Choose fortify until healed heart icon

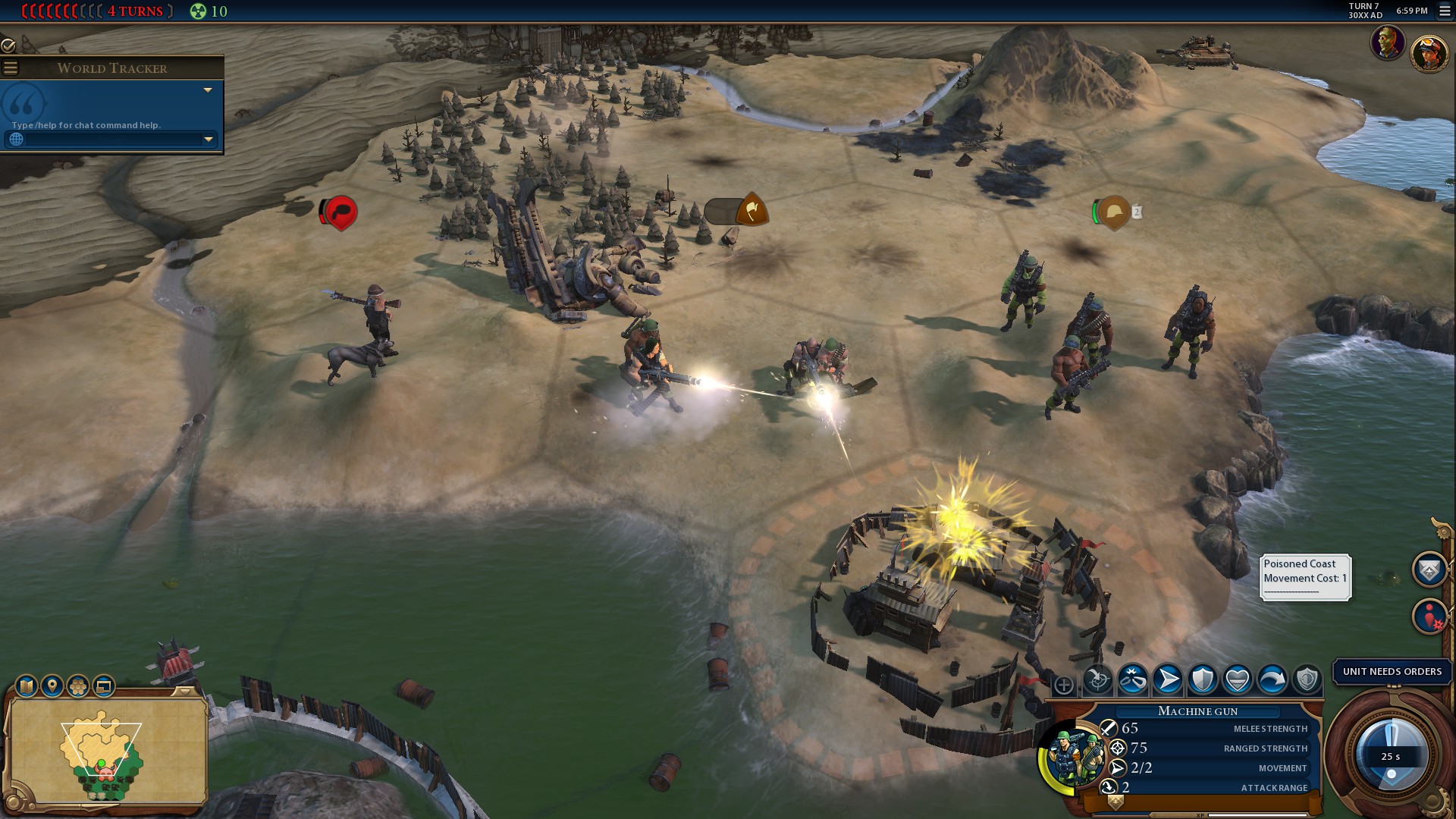coord(1238,679)
